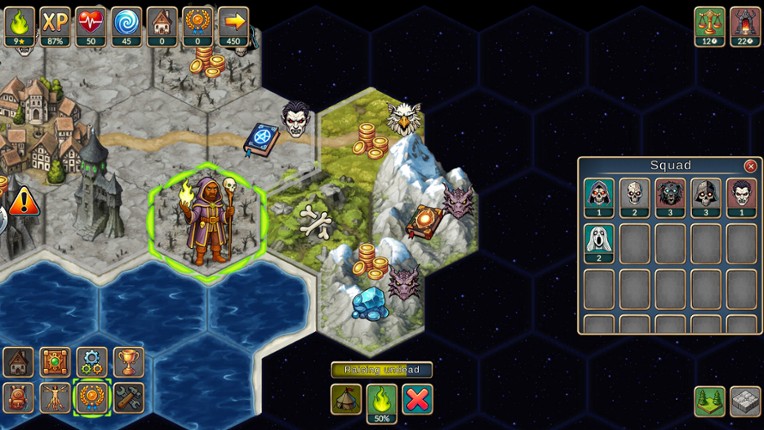
Task: Select the white skull skeleton squad unit
Action: 634,197
